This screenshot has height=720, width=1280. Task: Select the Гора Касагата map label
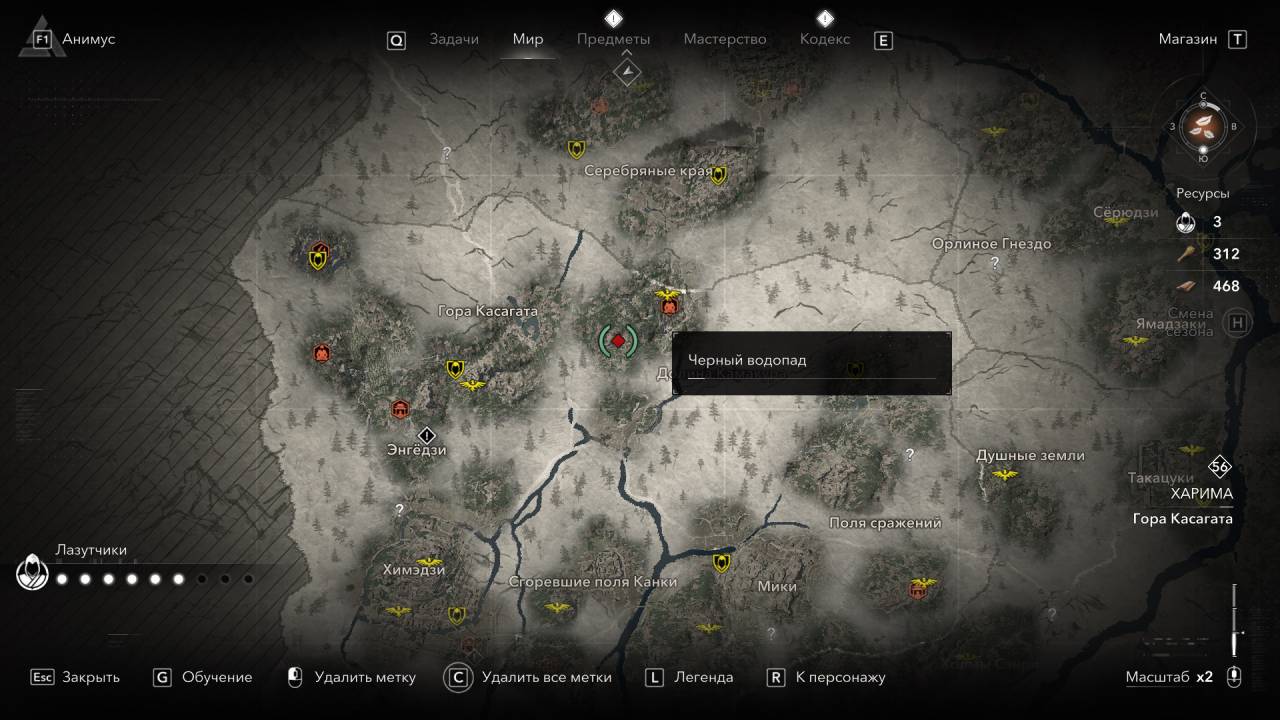(x=487, y=311)
